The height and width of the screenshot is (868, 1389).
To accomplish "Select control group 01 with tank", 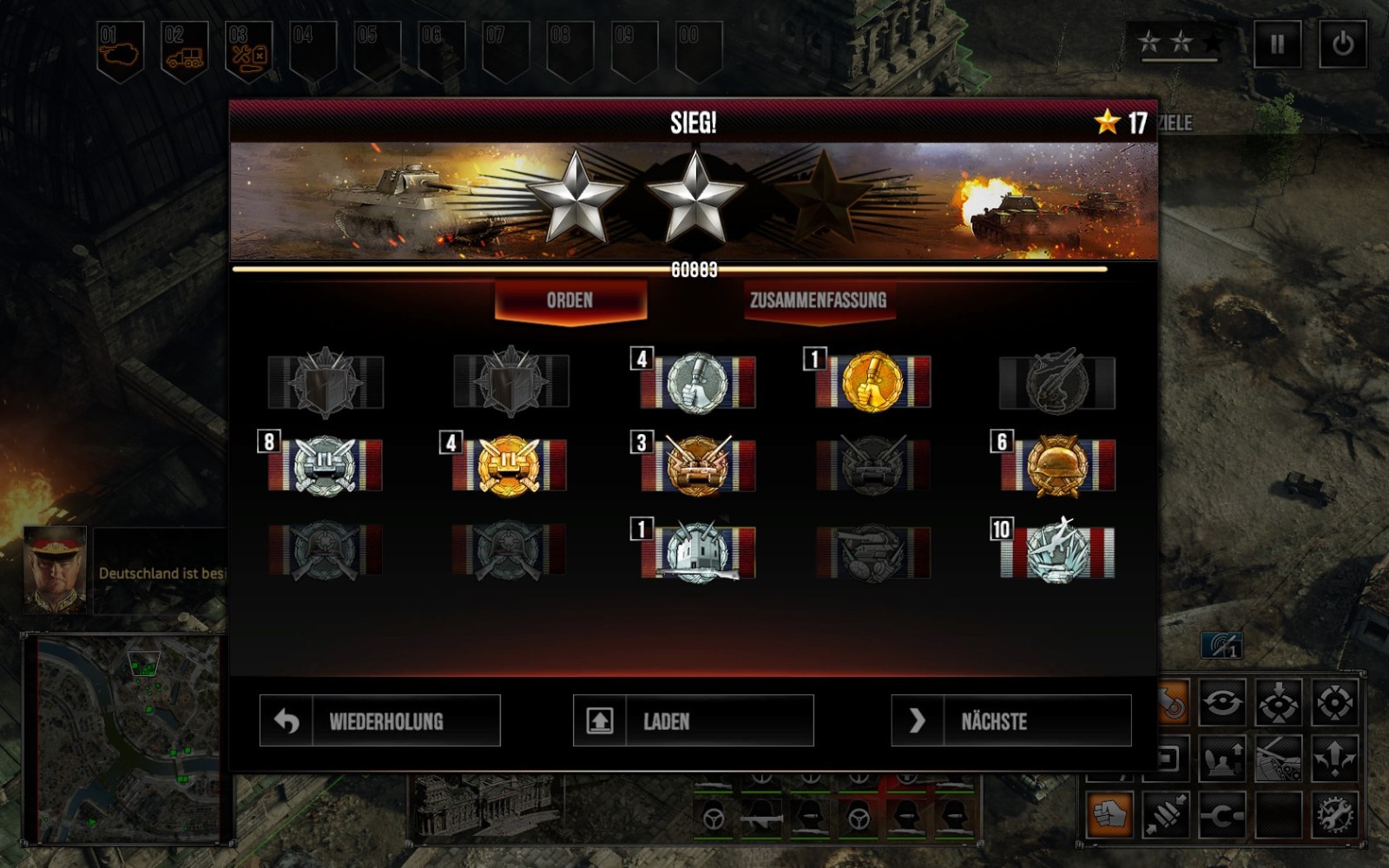I will (120, 50).
